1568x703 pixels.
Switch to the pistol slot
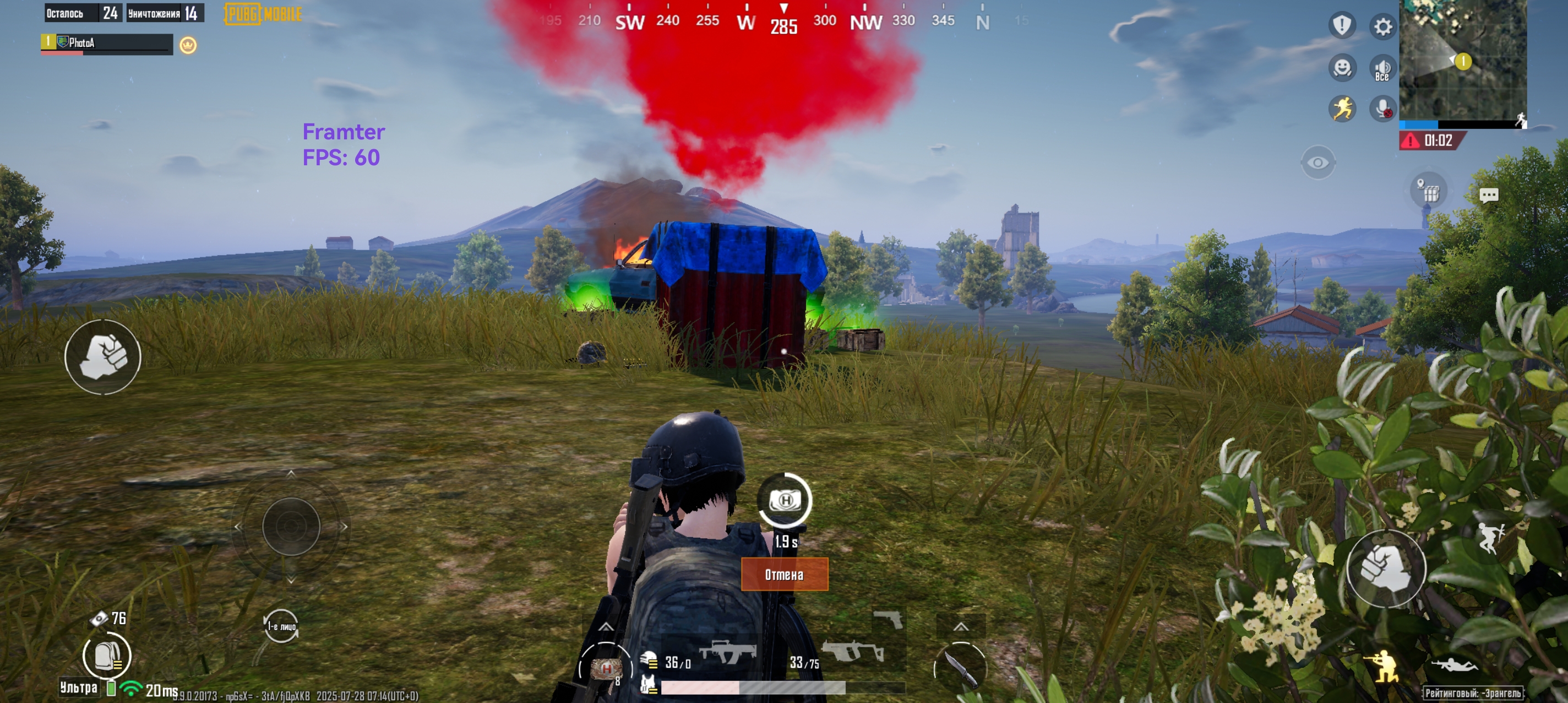(x=888, y=620)
